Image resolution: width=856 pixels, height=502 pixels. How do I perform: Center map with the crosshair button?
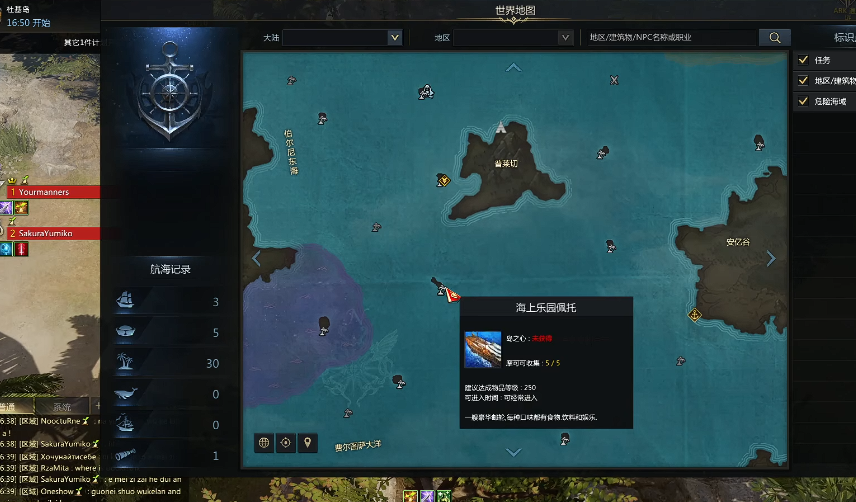286,442
